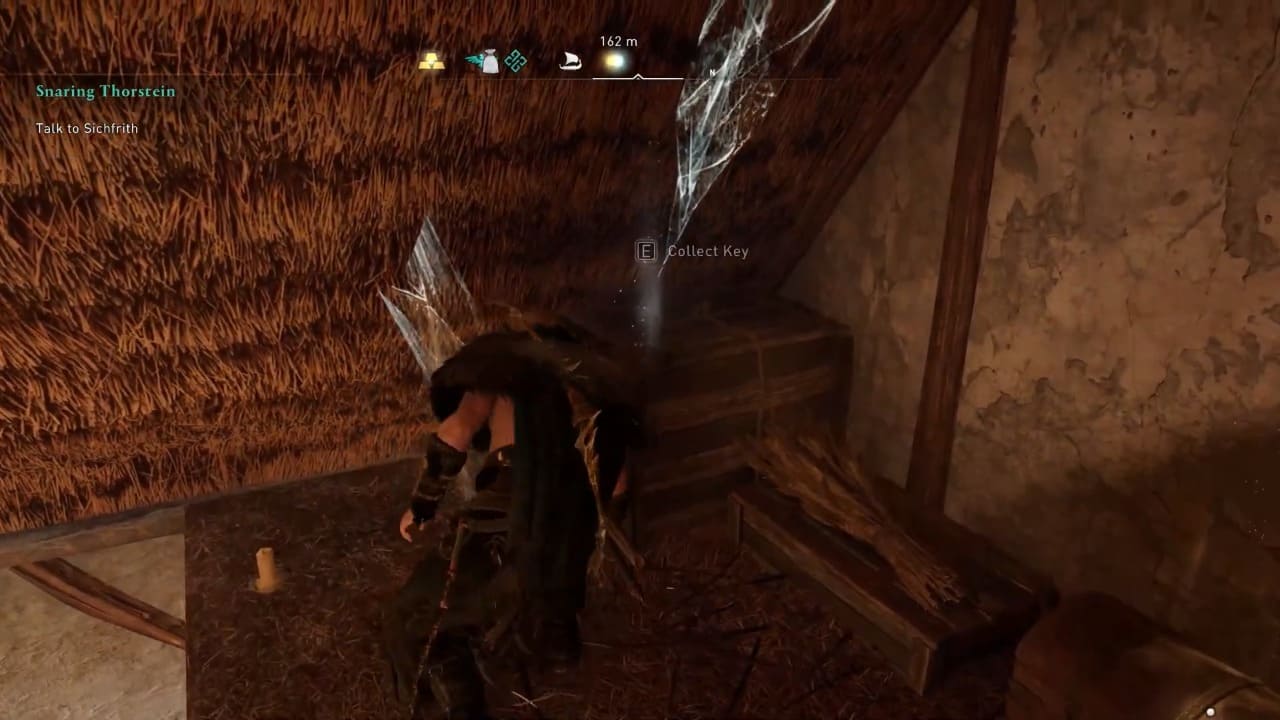Collapse the objective text under the quest title
Viewport: 1280px width, 720px height.
[x=87, y=128]
